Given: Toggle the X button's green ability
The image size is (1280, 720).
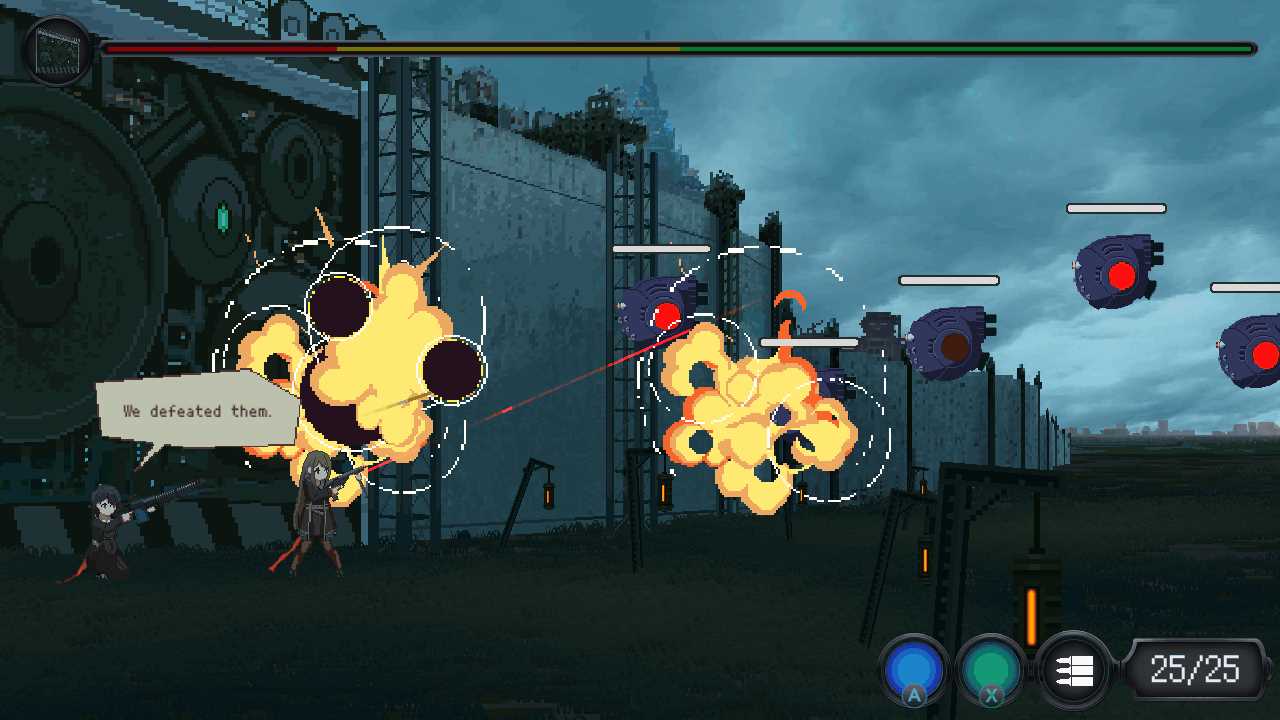Looking at the screenshot, I should [x=989, y=668].
